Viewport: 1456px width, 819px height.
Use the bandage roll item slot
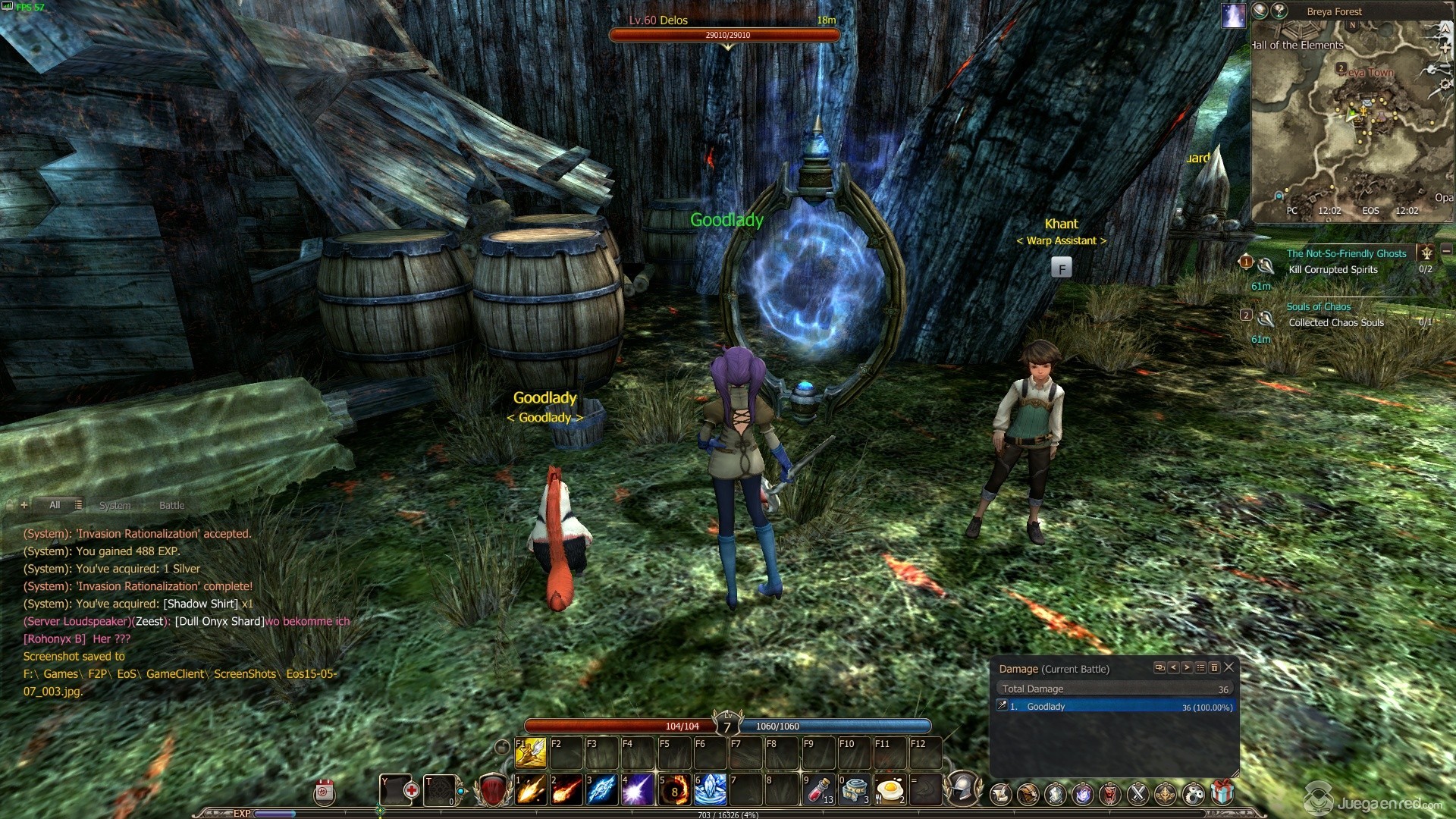[855, 789]
